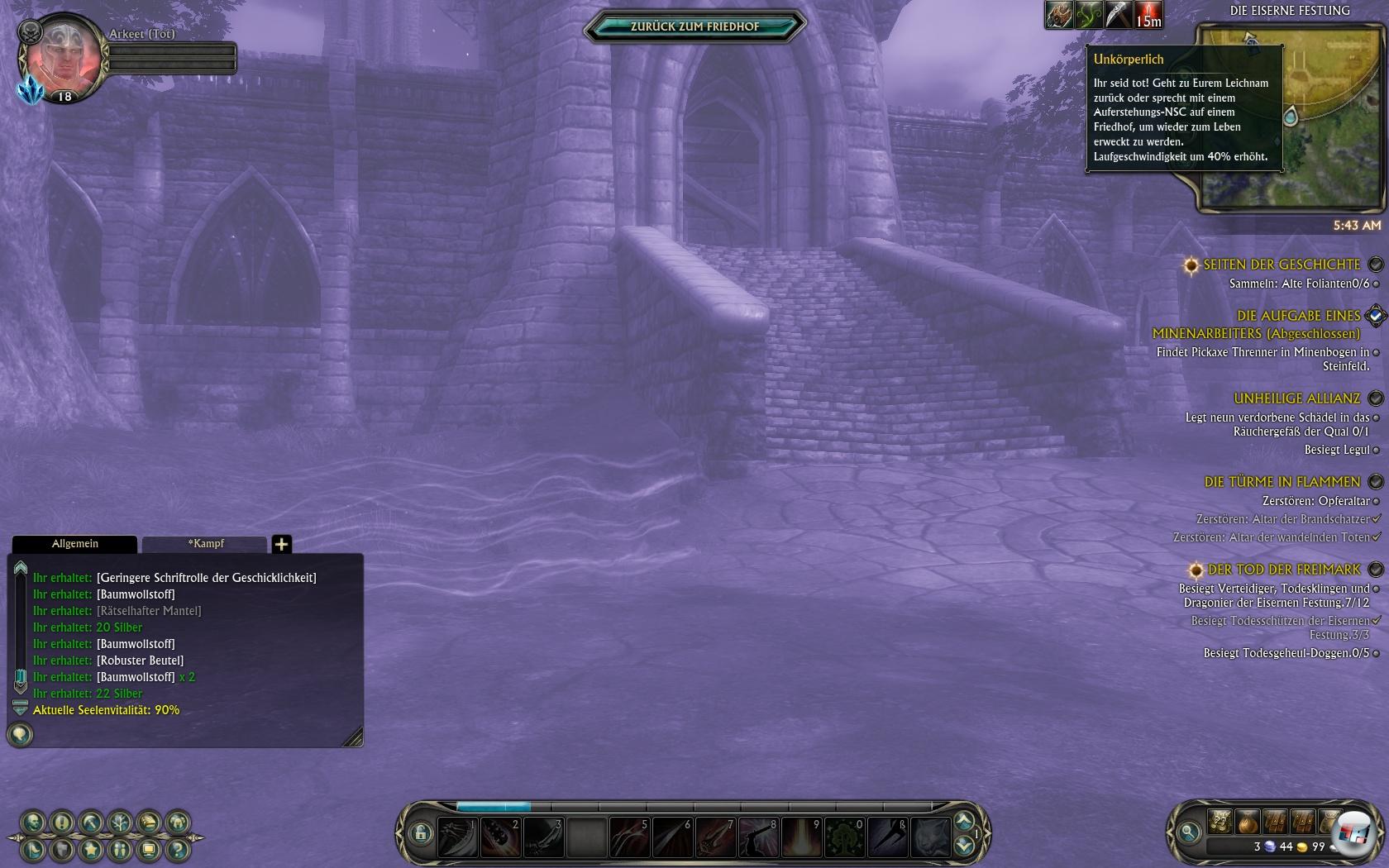The image size is (1389, 868).
Task: Select the Allgemein chat tab
Action: click(74, 544)
